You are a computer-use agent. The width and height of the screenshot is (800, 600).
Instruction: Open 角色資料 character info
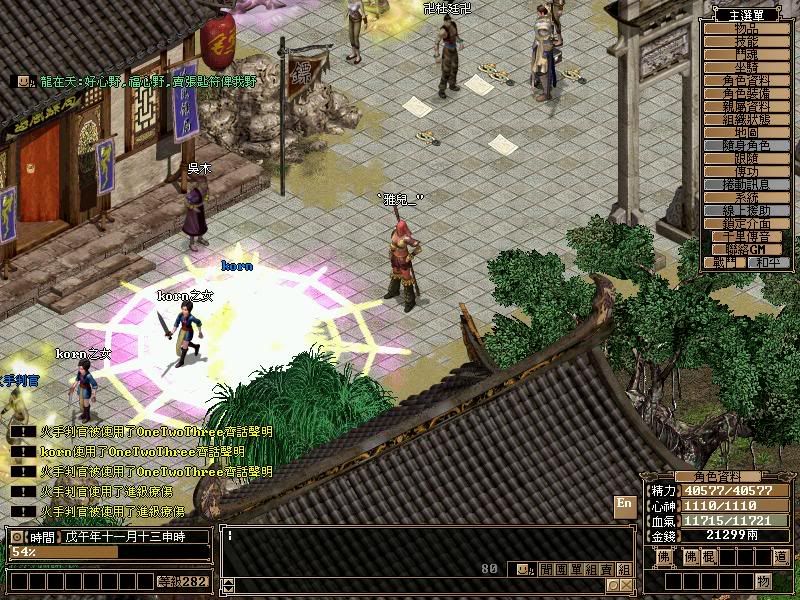[x=747, y=80]
